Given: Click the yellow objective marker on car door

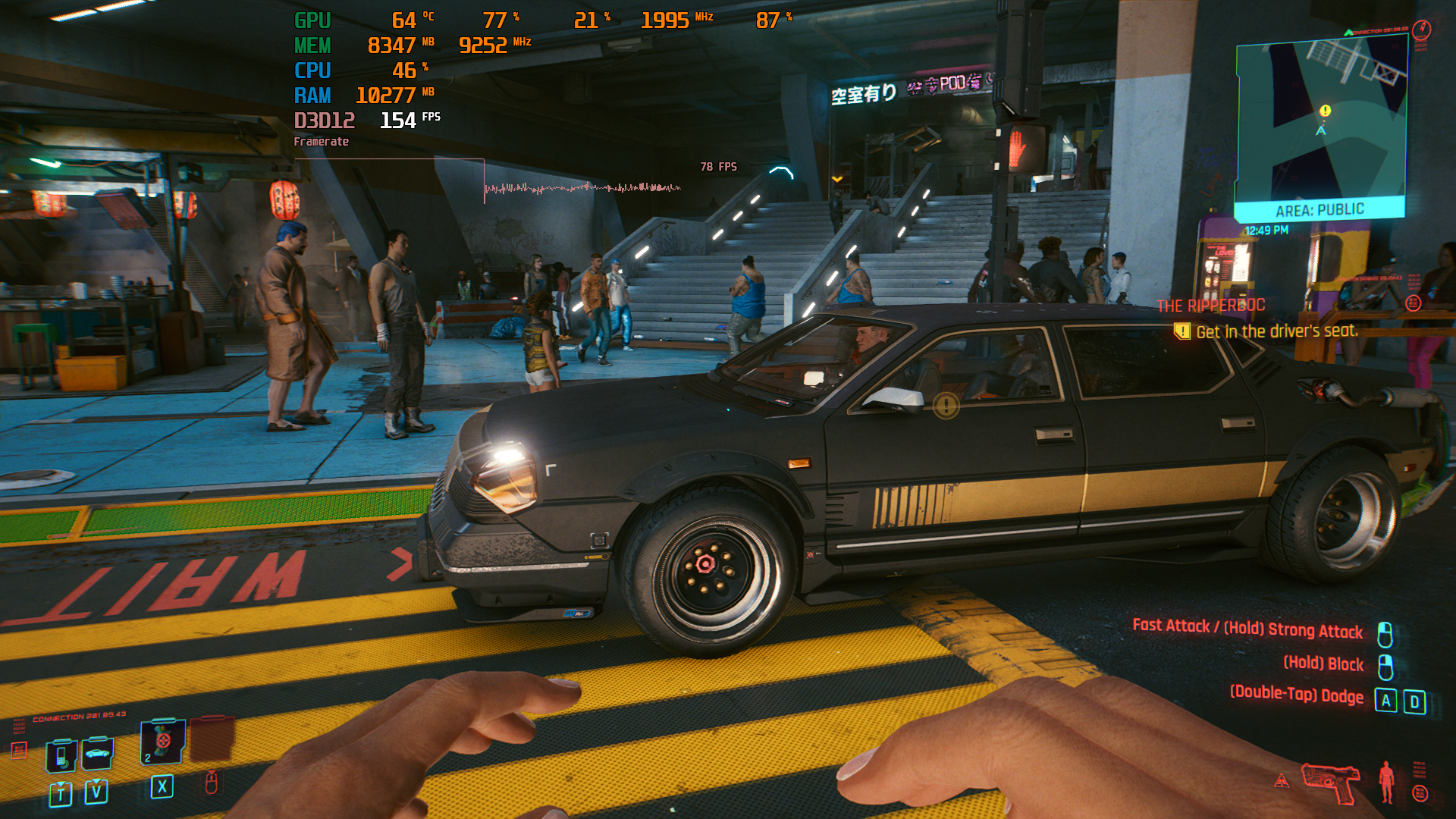Looking at the screenshot, I should (946, 406).
